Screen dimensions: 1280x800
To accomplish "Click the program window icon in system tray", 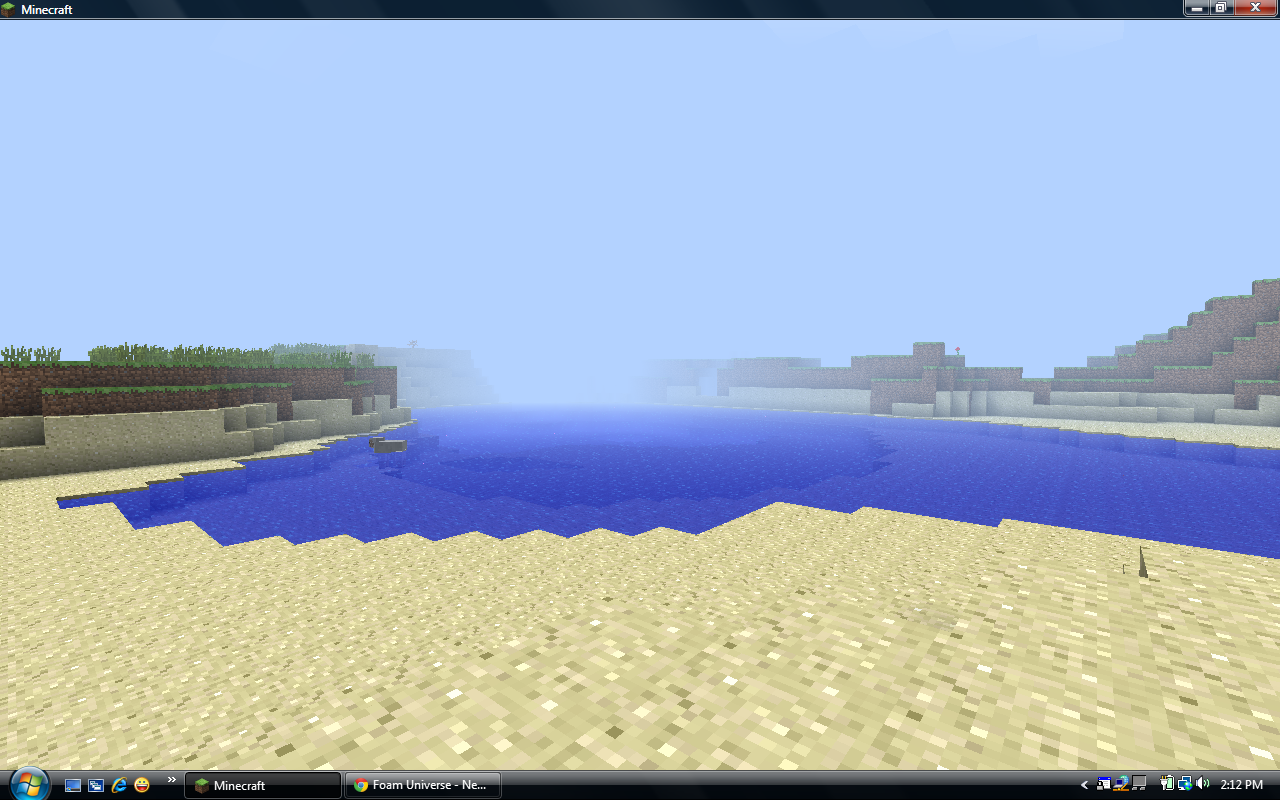I will pyautogui.click(x=1103, y=784).
